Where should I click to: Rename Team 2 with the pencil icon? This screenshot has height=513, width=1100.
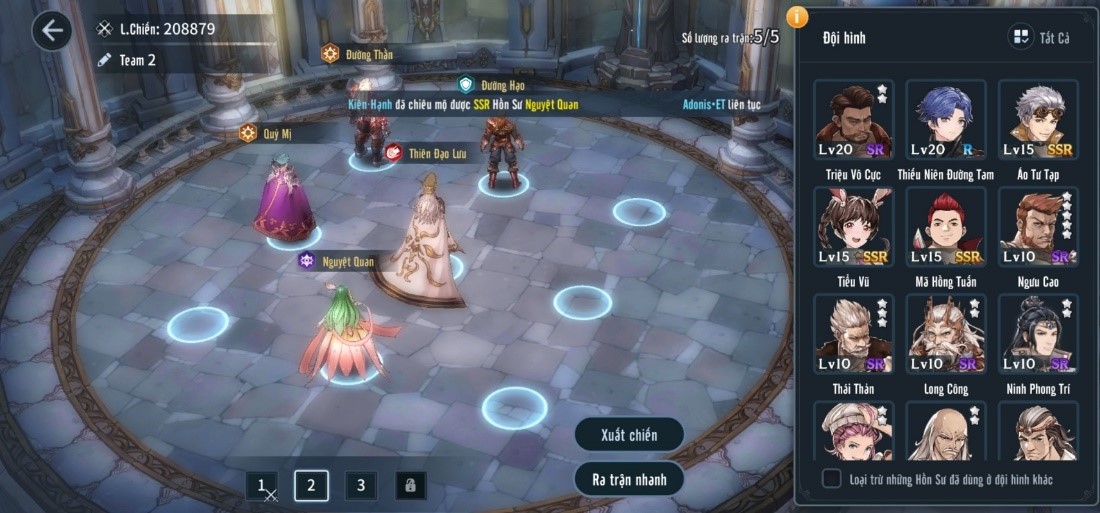click(x=104, y=60)
